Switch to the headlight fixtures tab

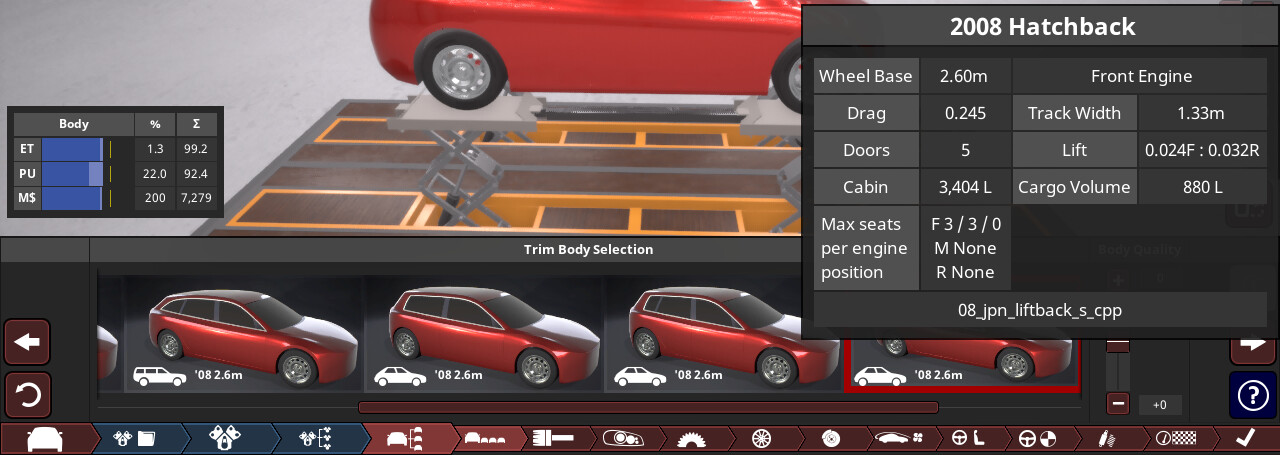(622, 438)
